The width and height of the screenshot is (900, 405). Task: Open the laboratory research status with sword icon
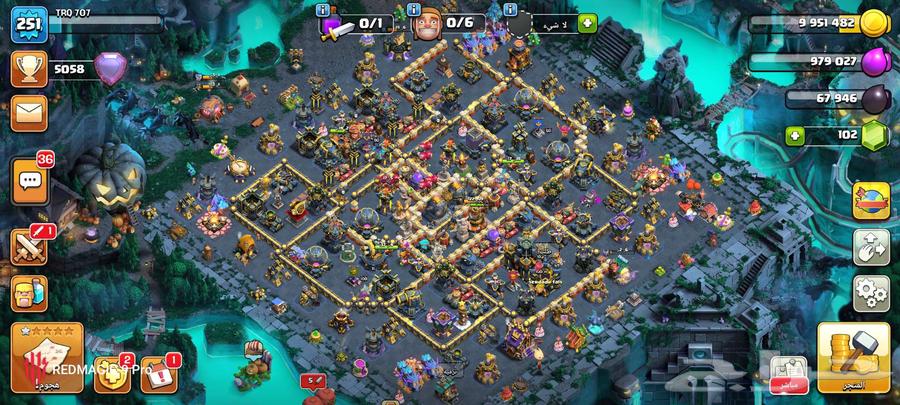(354, 24)
